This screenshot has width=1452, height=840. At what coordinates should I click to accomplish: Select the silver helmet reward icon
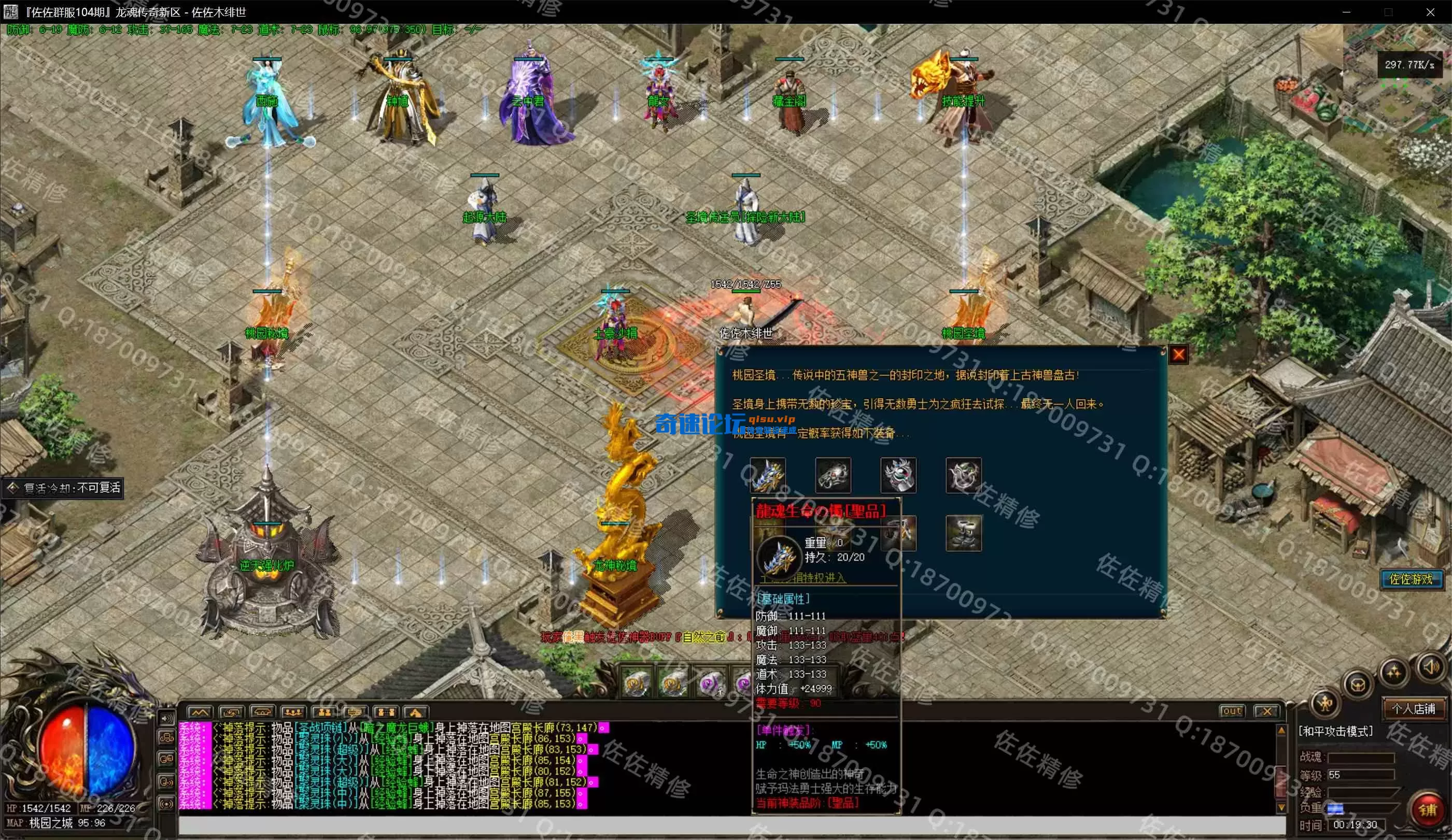click(x=898, y=475)
